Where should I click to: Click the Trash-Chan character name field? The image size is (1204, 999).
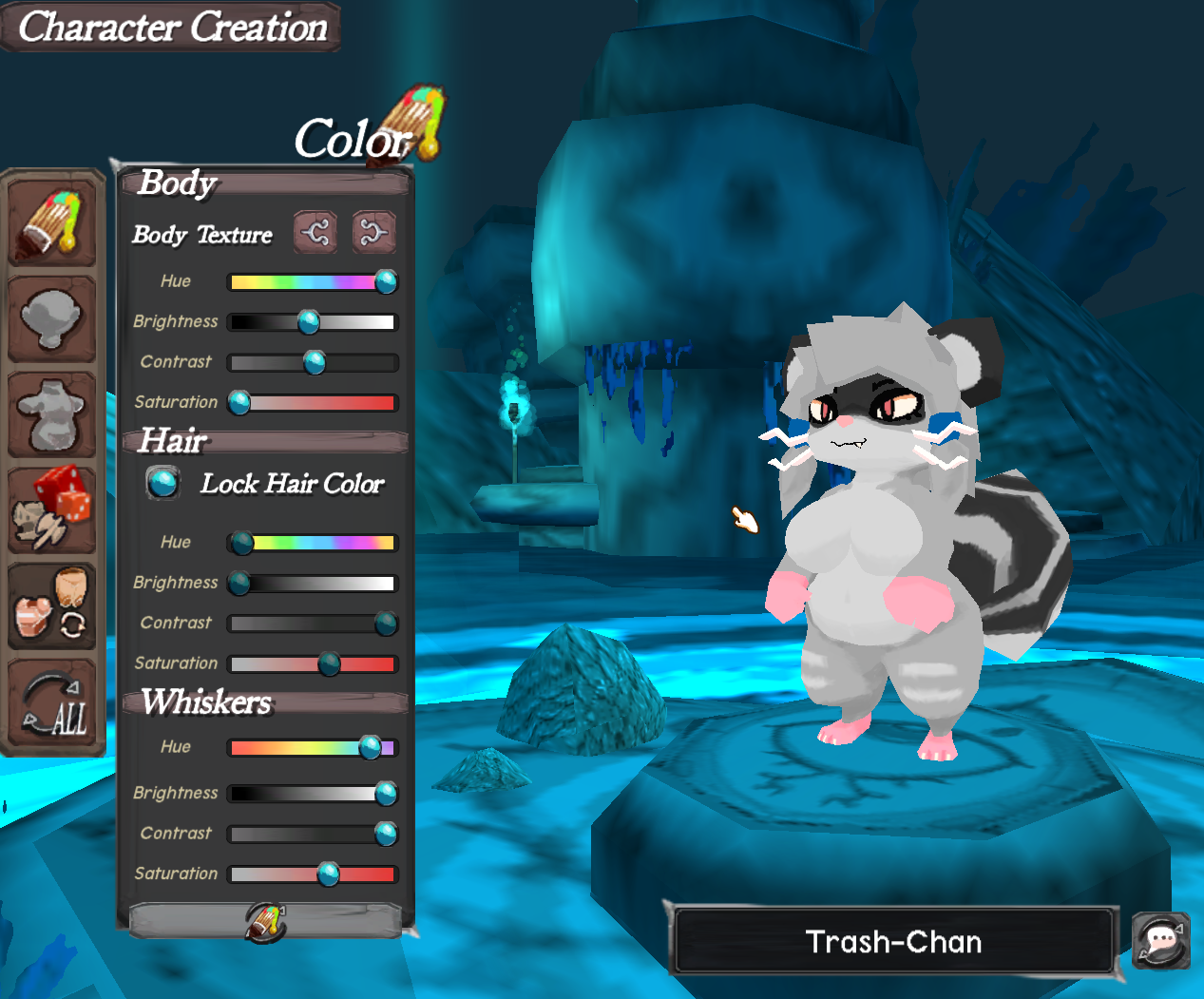[893, 942]
